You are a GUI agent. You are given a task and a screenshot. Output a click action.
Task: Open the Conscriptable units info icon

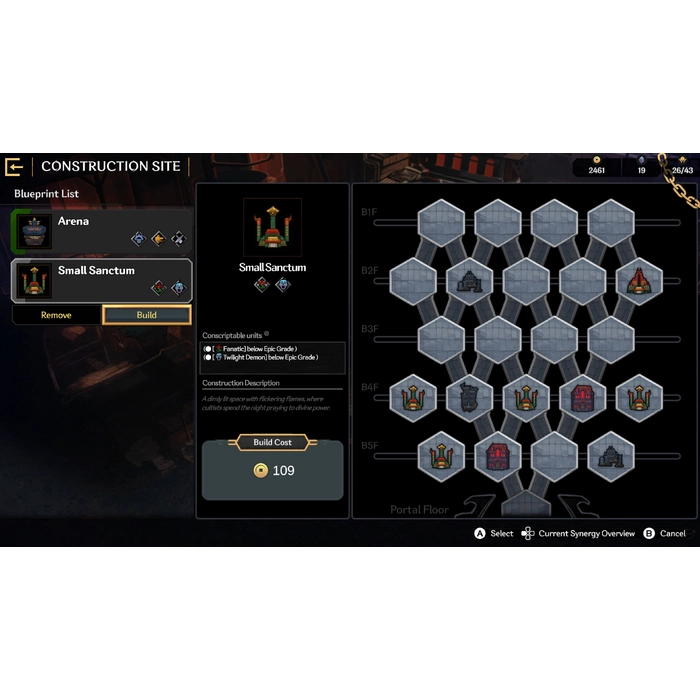click(266, 334)
